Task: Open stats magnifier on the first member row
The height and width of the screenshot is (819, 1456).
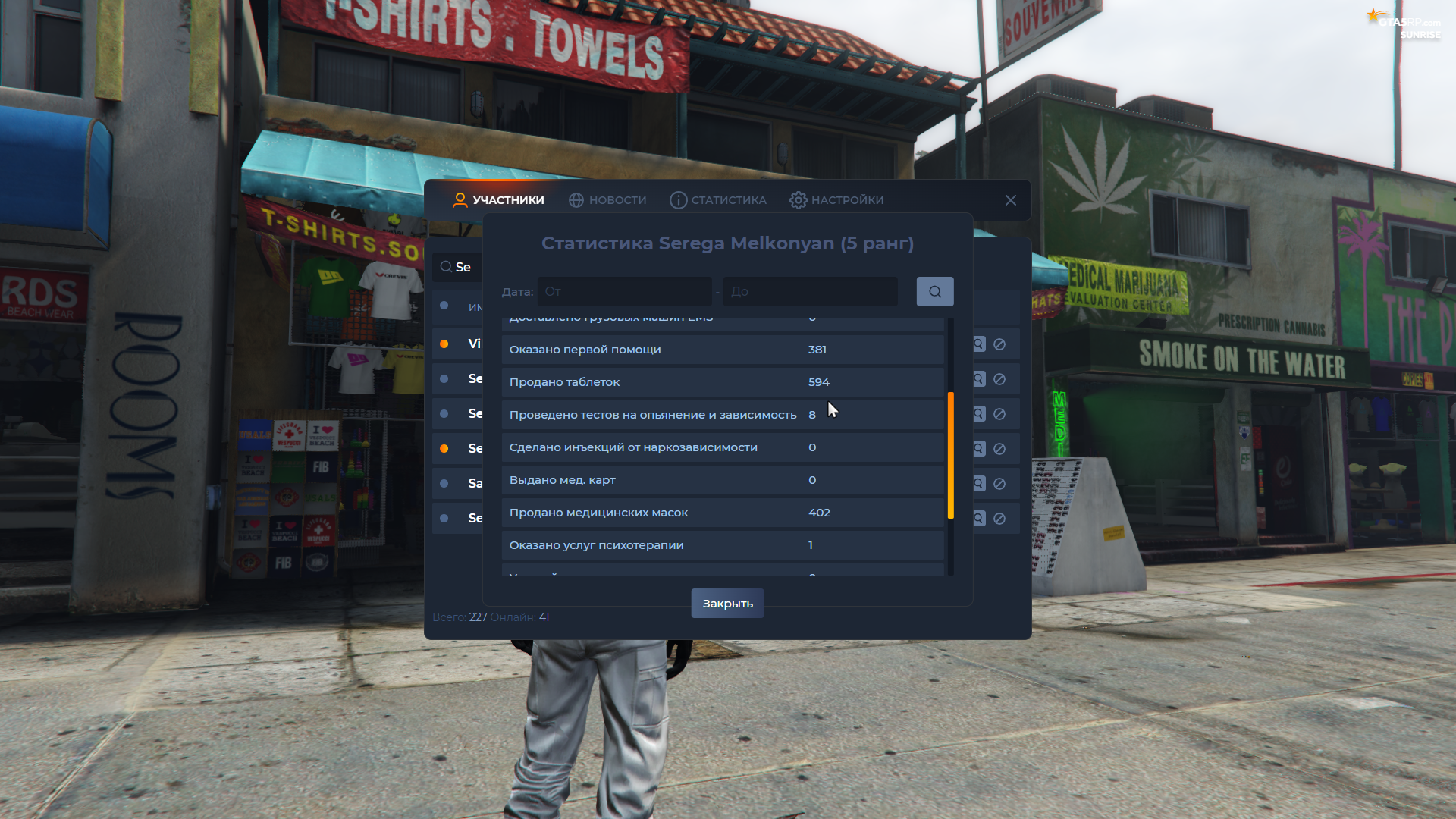Action: pyautogui.click(x=978, y=344)
